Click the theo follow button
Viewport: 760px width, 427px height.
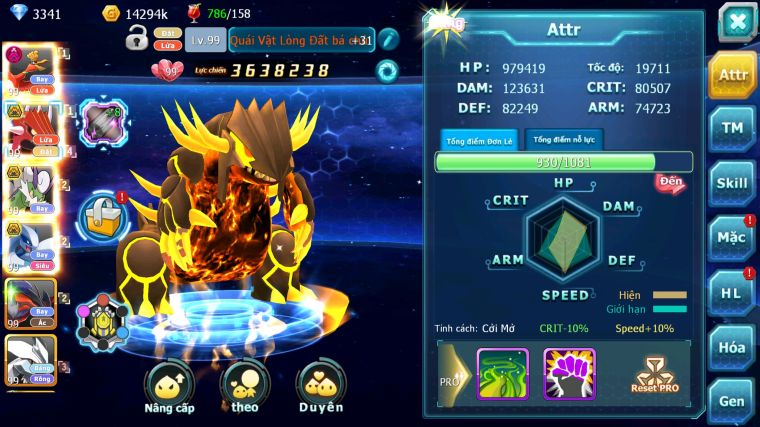[x=245, y=388]
